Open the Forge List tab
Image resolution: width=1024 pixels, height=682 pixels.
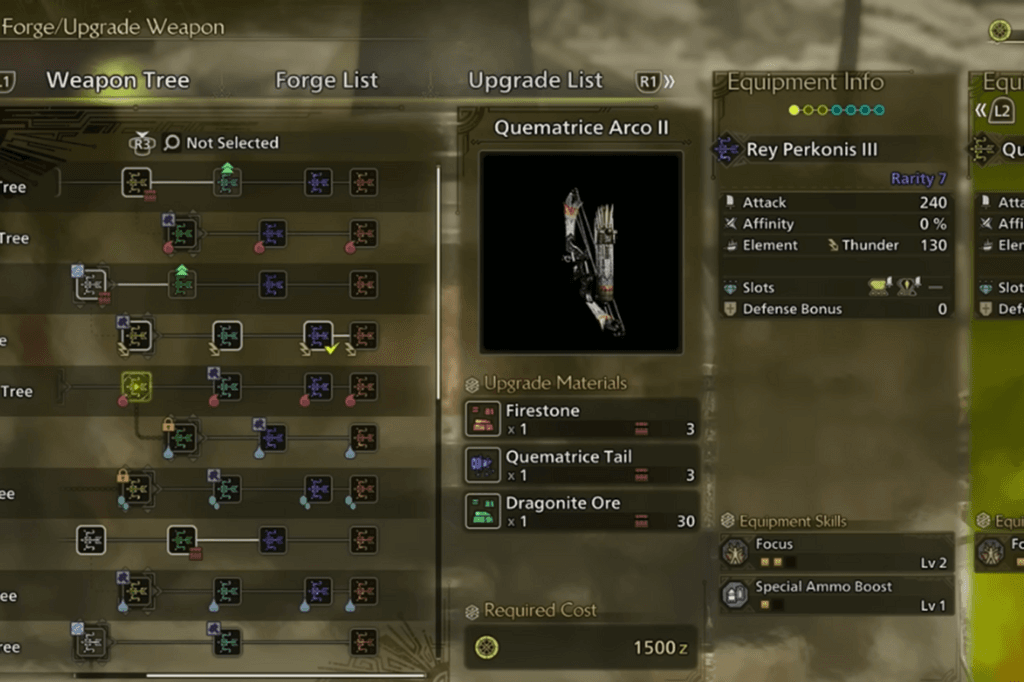tap(326, 81)
